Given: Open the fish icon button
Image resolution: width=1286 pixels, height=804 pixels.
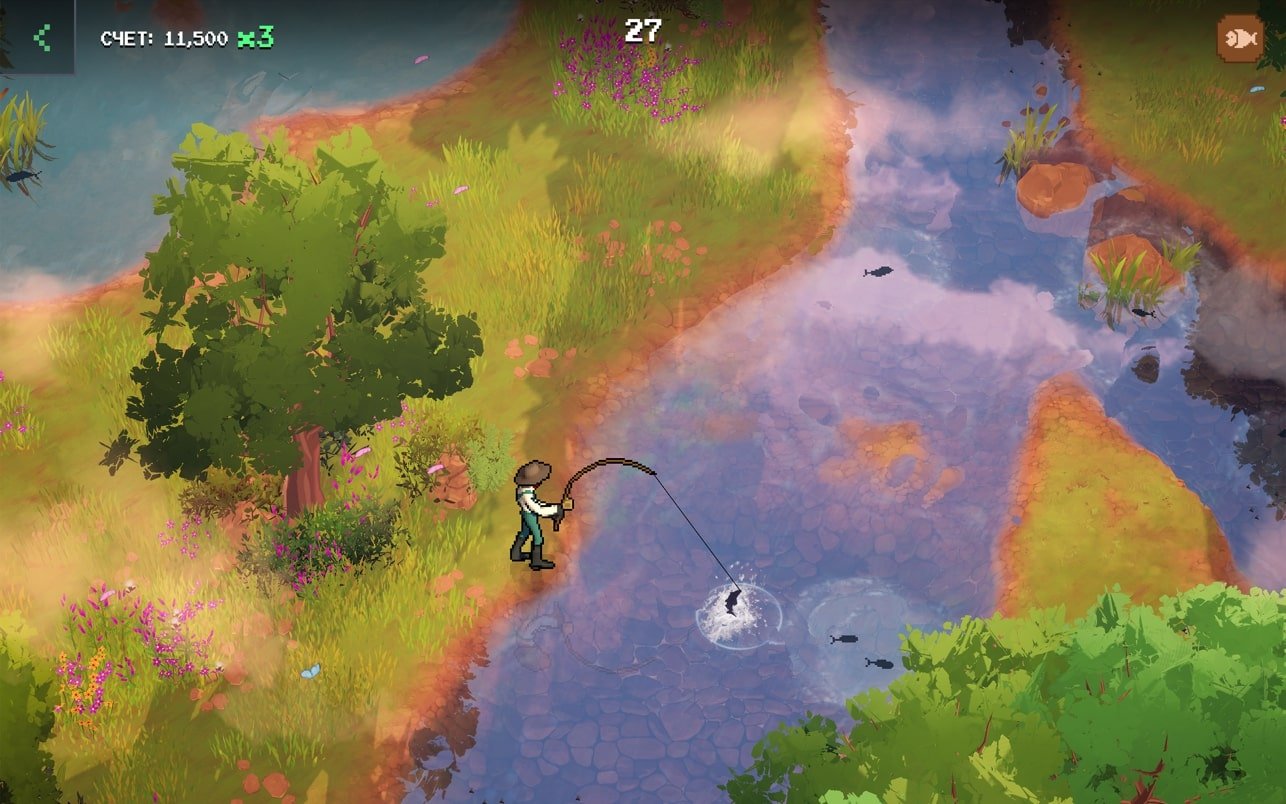Looking at the screenshot, I should pyautogui.click(x=1239, y=39).
